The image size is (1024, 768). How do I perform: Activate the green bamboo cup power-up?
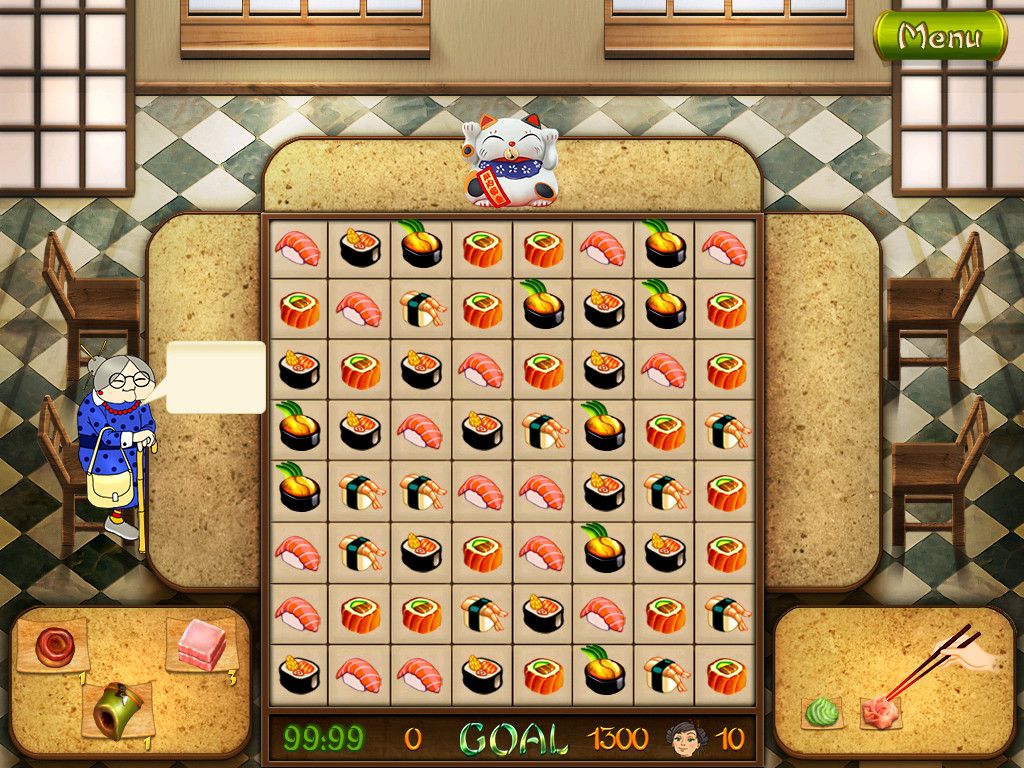(x=117, y=709)
